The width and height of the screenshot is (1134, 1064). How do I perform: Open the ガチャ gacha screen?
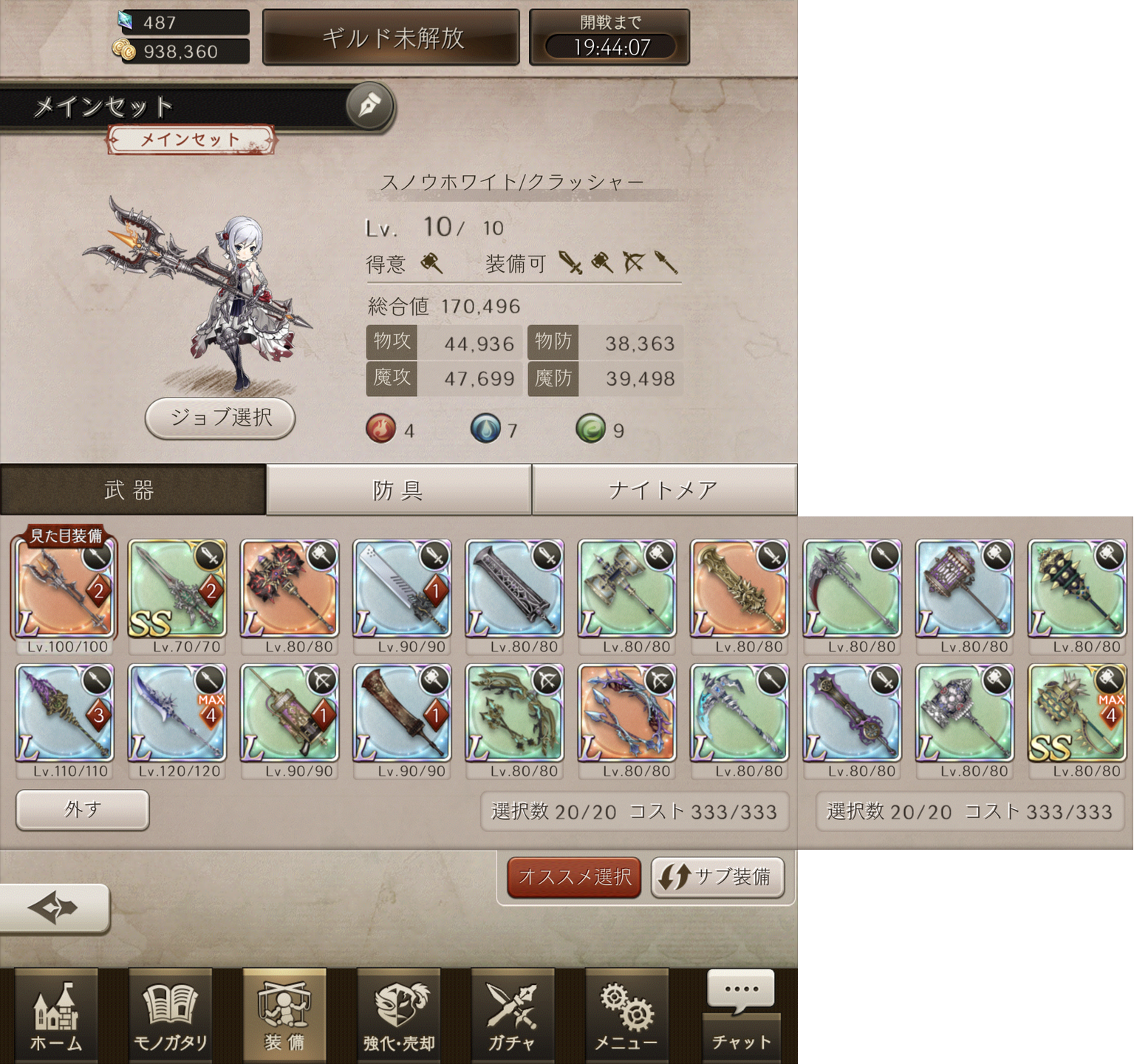(512, 1016)
